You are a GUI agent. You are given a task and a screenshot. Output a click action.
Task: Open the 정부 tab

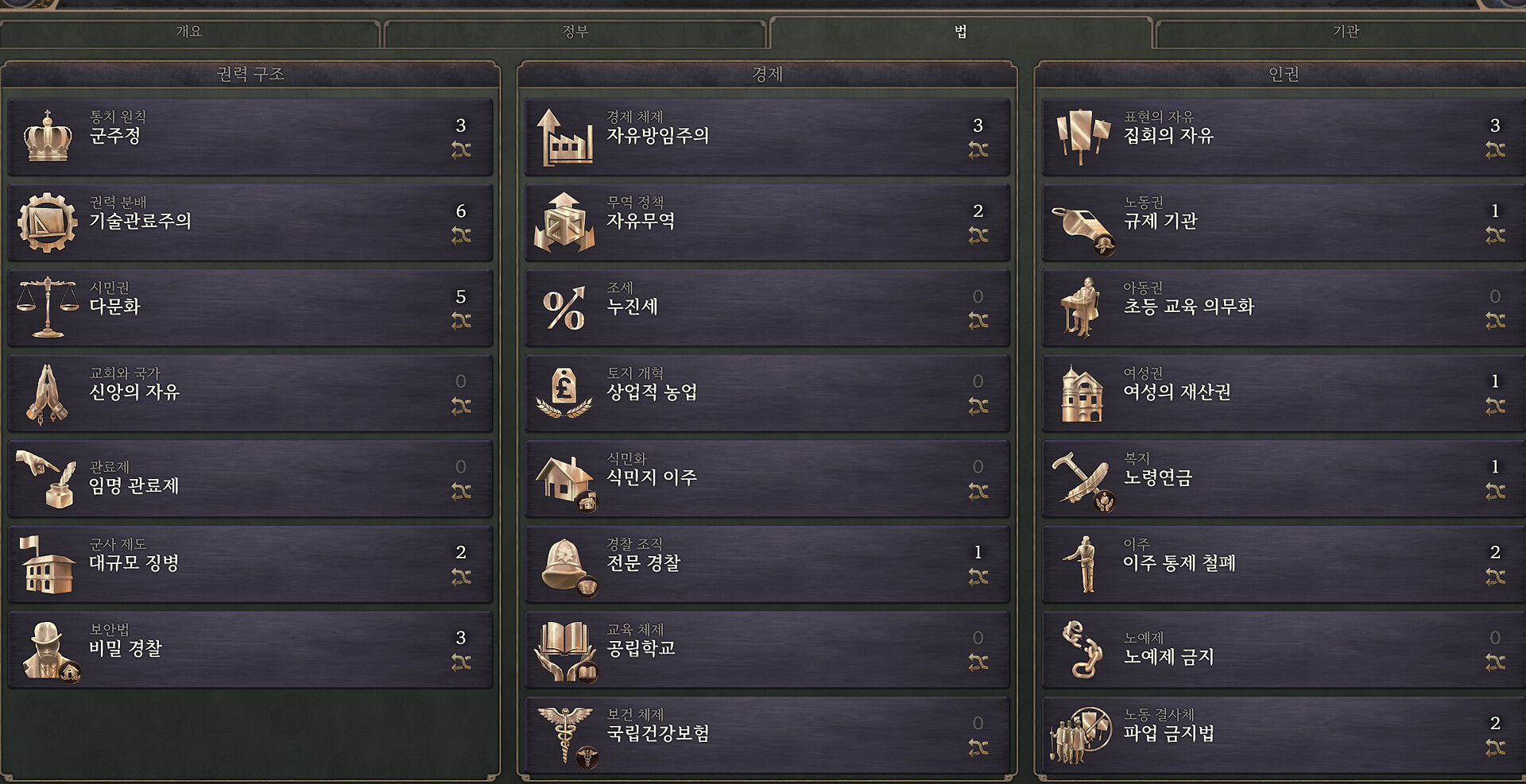(x=575, y=32)
